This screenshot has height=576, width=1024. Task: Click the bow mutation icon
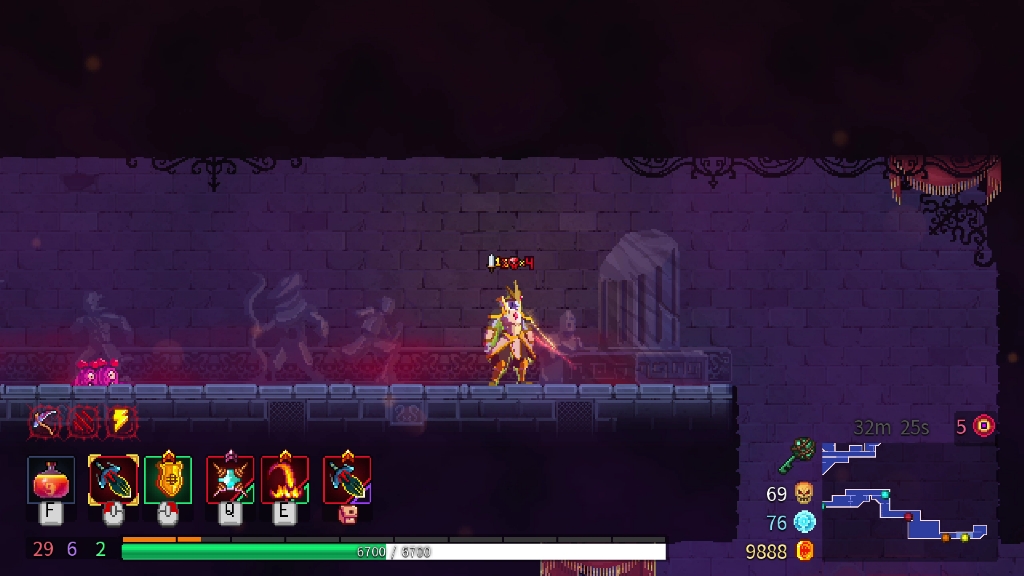[x=44, y=420]
